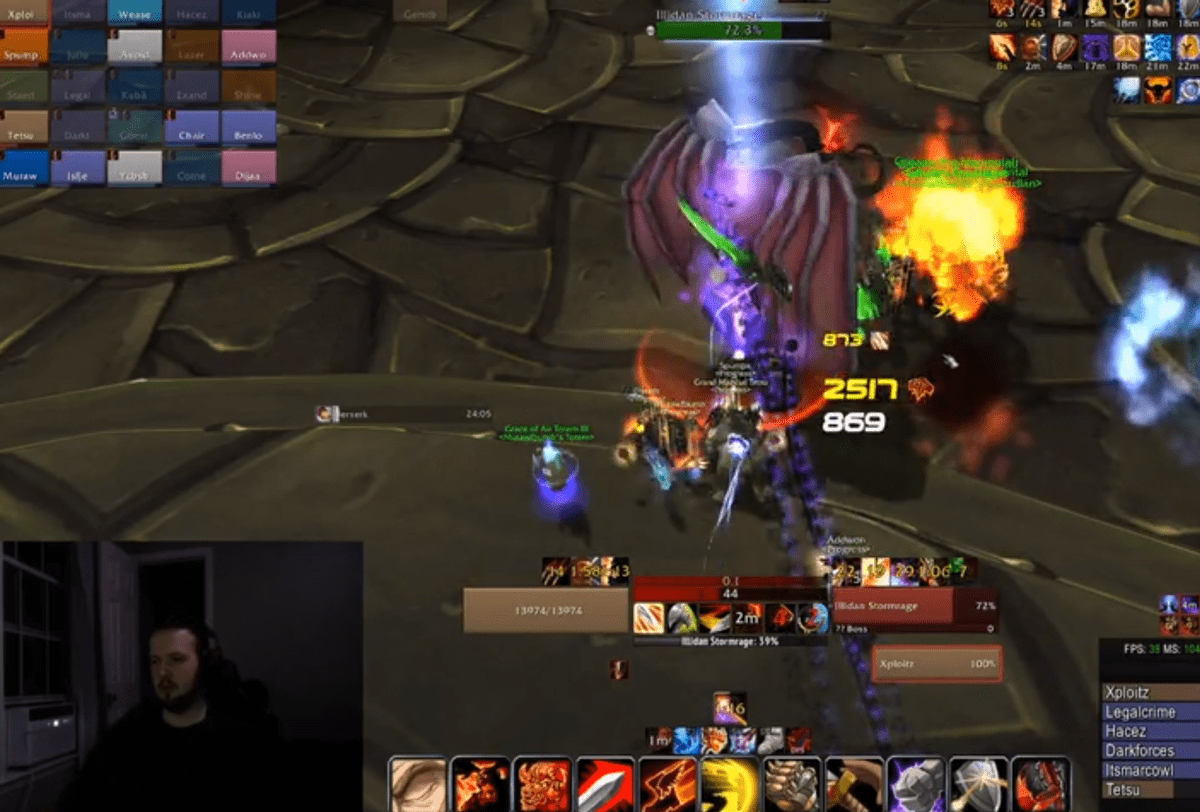Select Chair in the raid grid

coord(191,128)
